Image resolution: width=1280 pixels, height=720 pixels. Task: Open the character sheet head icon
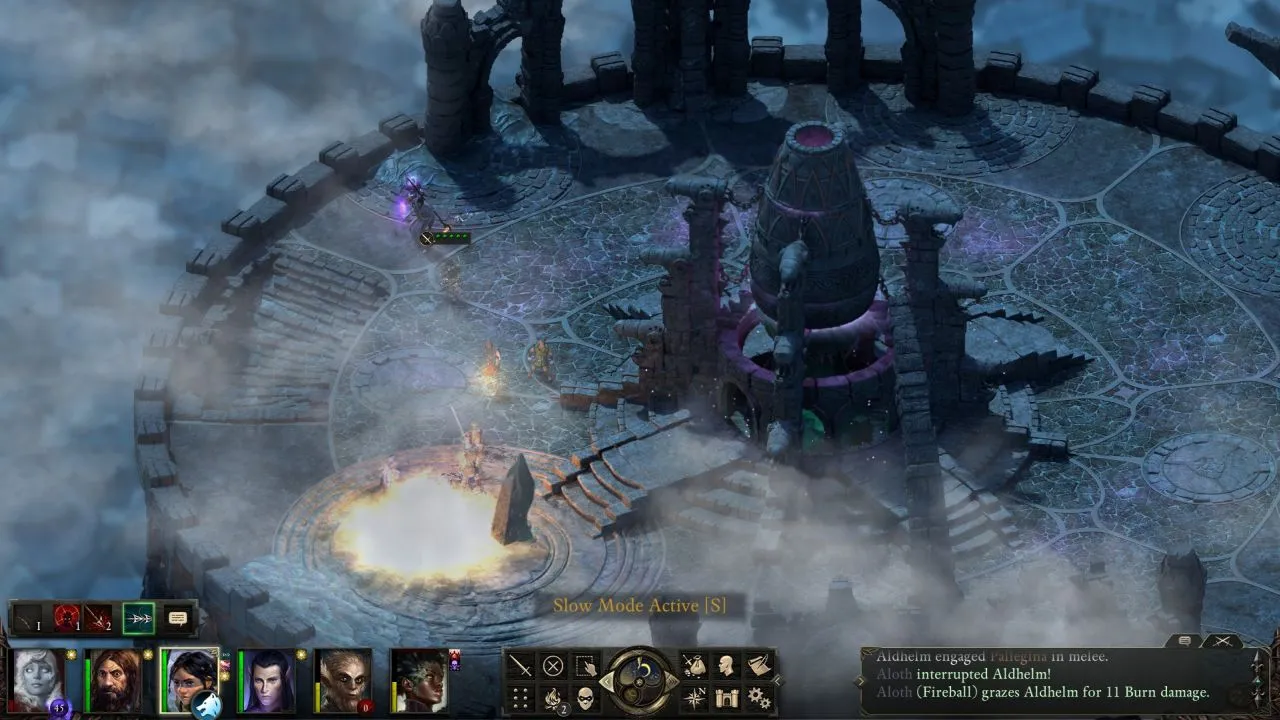[726, 665]
